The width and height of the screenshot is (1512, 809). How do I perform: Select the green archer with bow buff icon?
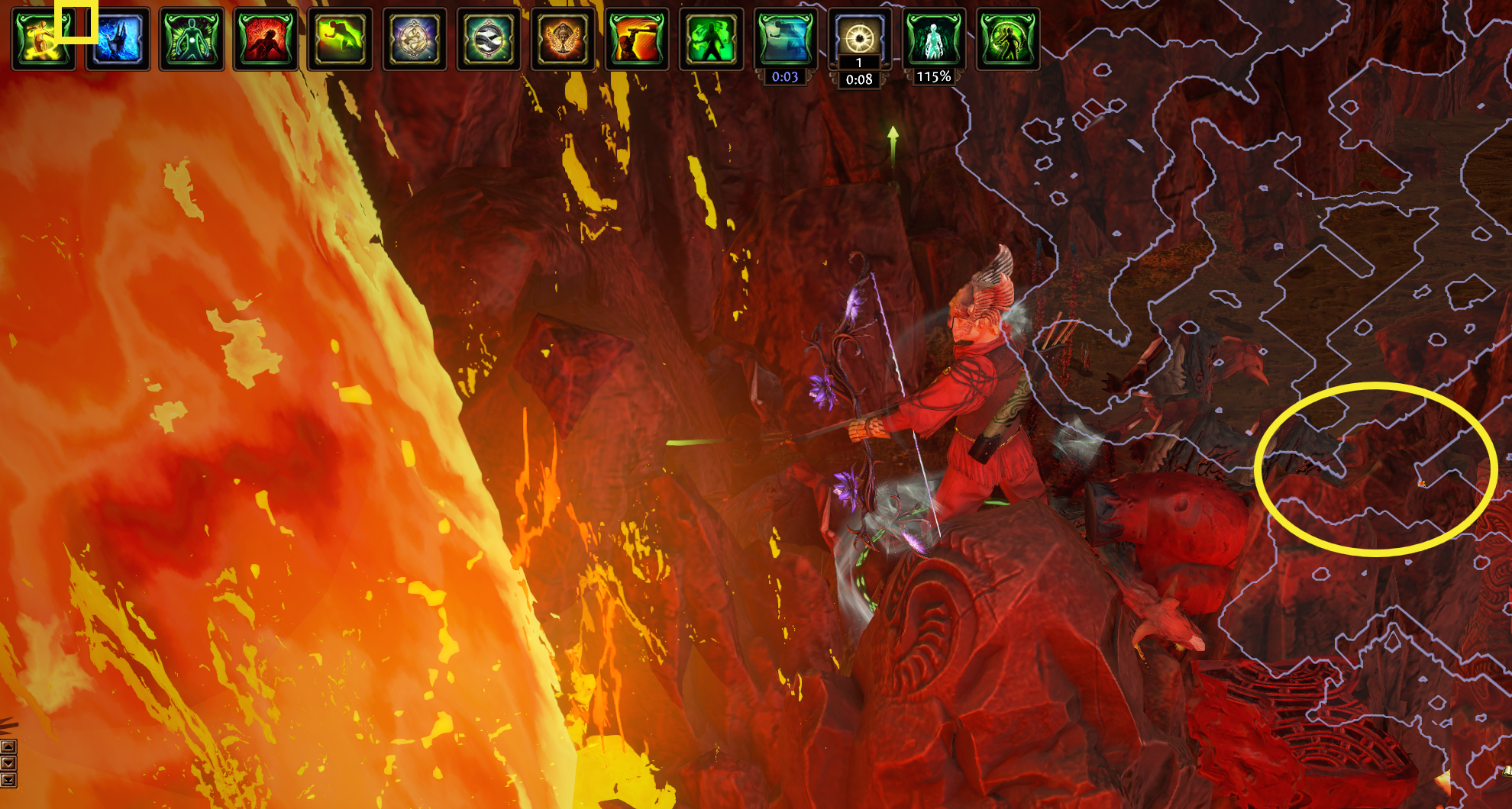pyautogui.click(x=1007, y=39)
